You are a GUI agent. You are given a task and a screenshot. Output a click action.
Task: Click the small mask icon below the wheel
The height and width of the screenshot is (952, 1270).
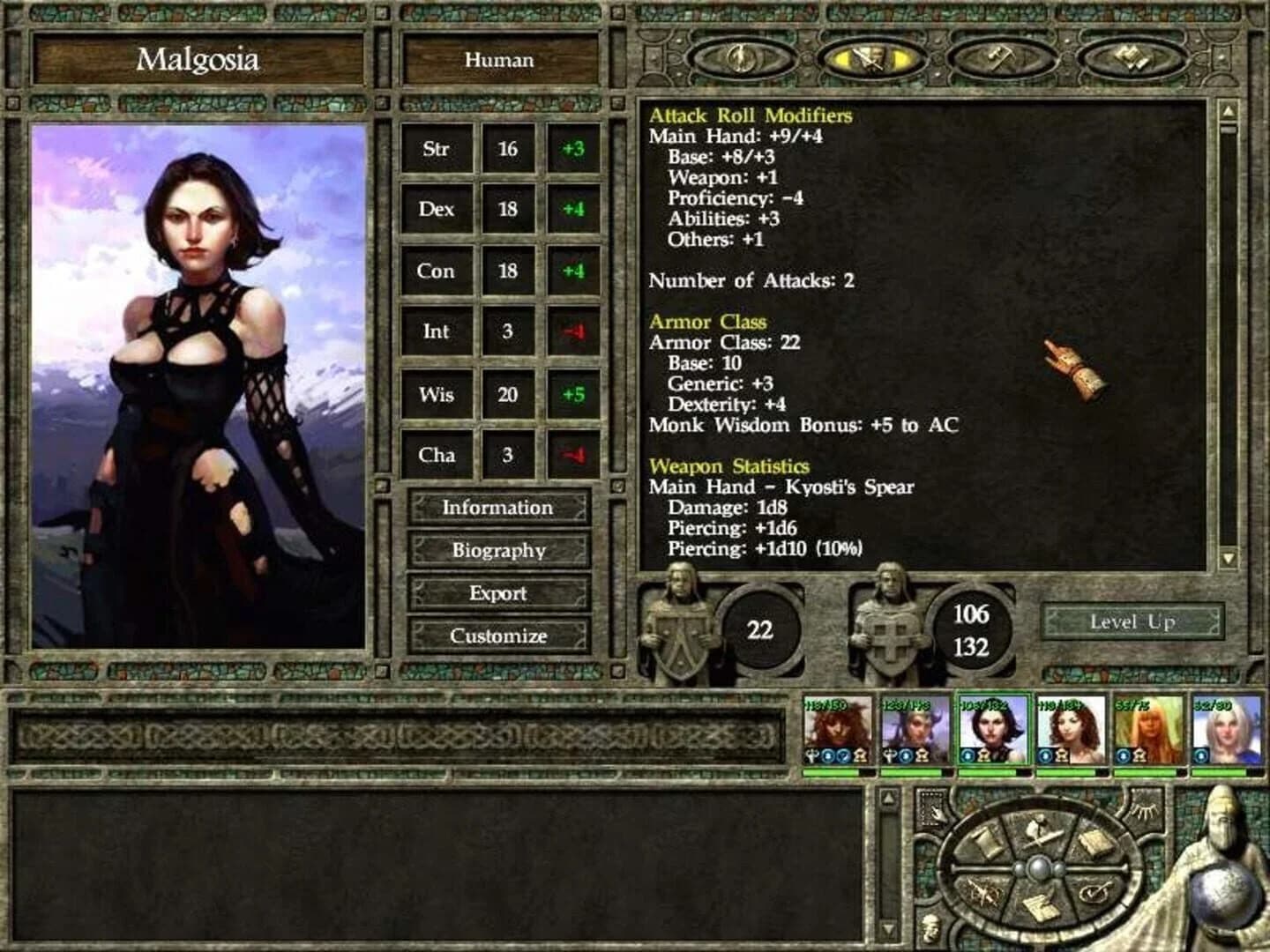pyautogui.click(x=930, y=928)
